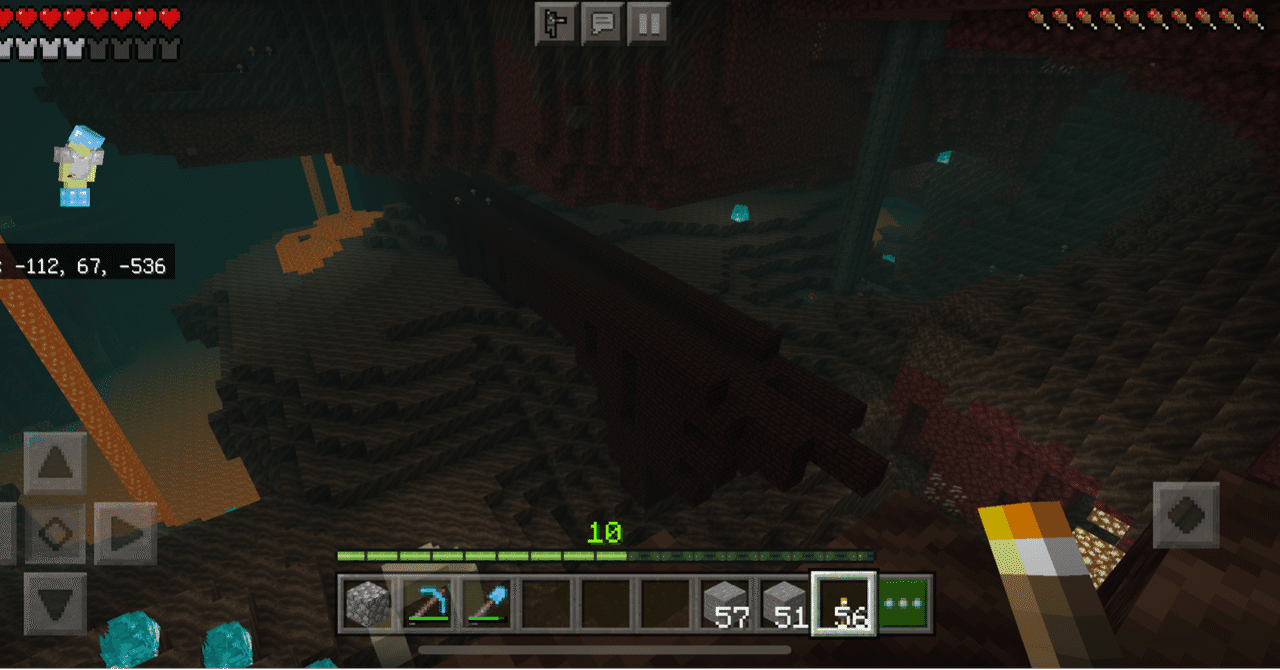Tap the jump button
Image resolution: width=1280 pixels, height=670 pixels.
[x=1186, y=514]
